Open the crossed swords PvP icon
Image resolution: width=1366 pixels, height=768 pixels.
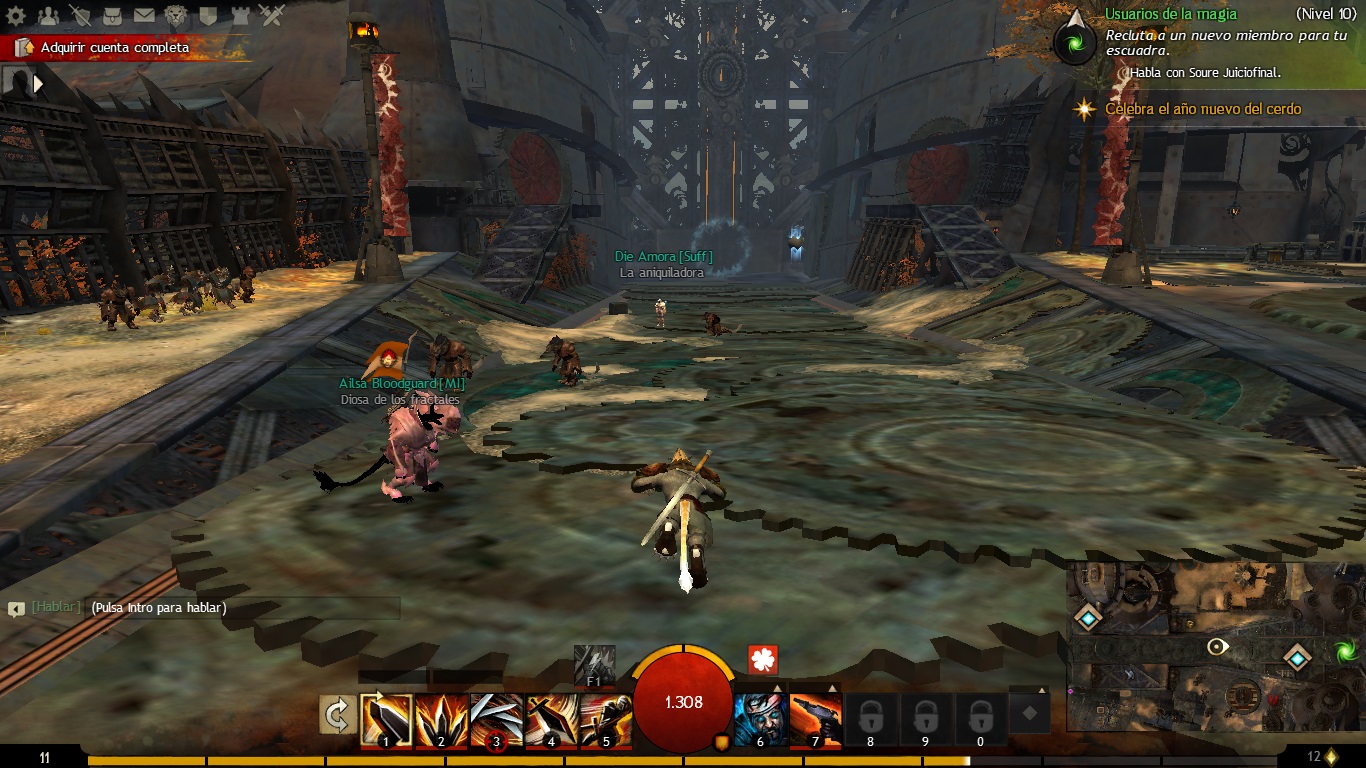tap(272, 15)
